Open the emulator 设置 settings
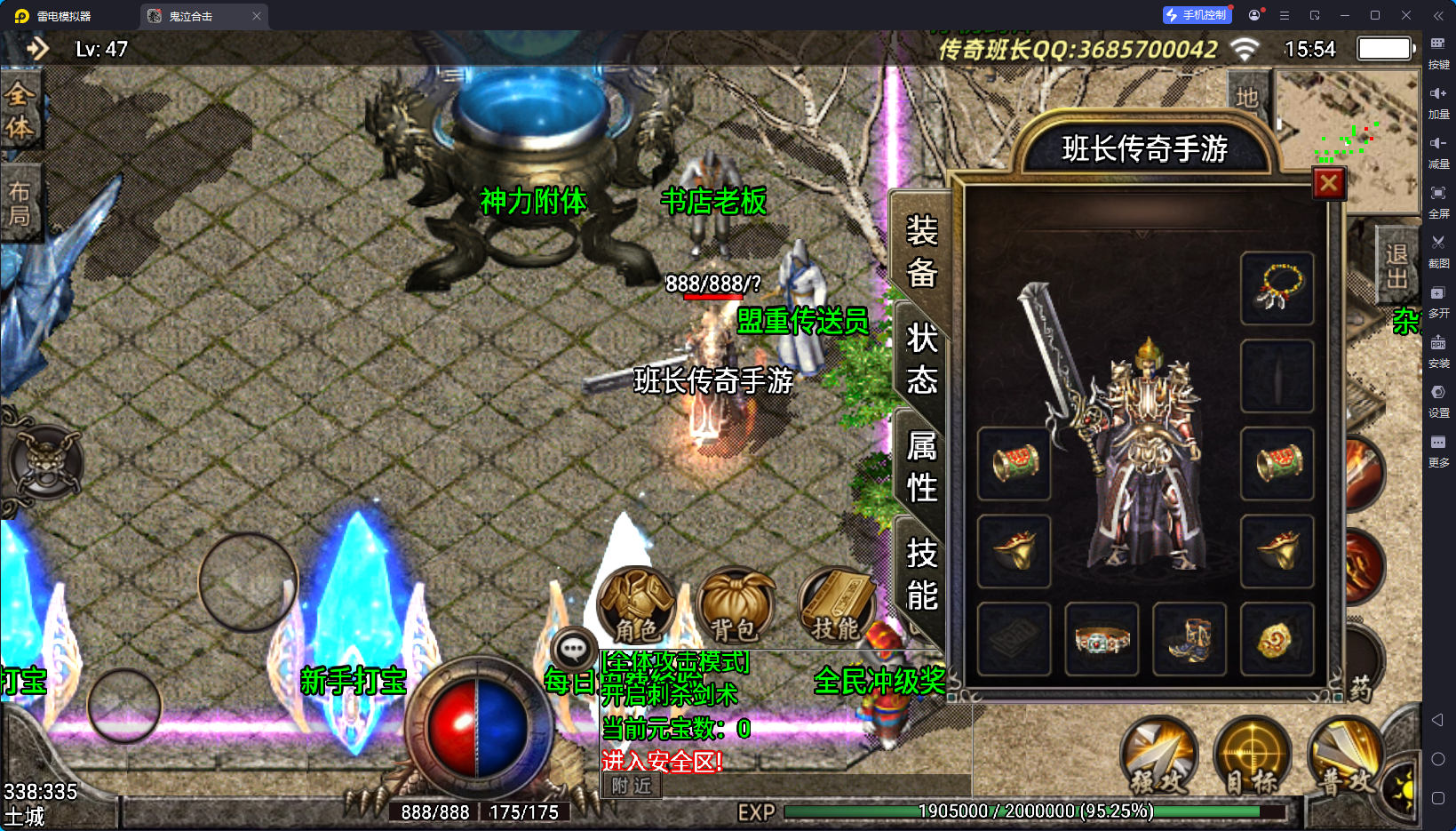 (x=1438, y=399)
